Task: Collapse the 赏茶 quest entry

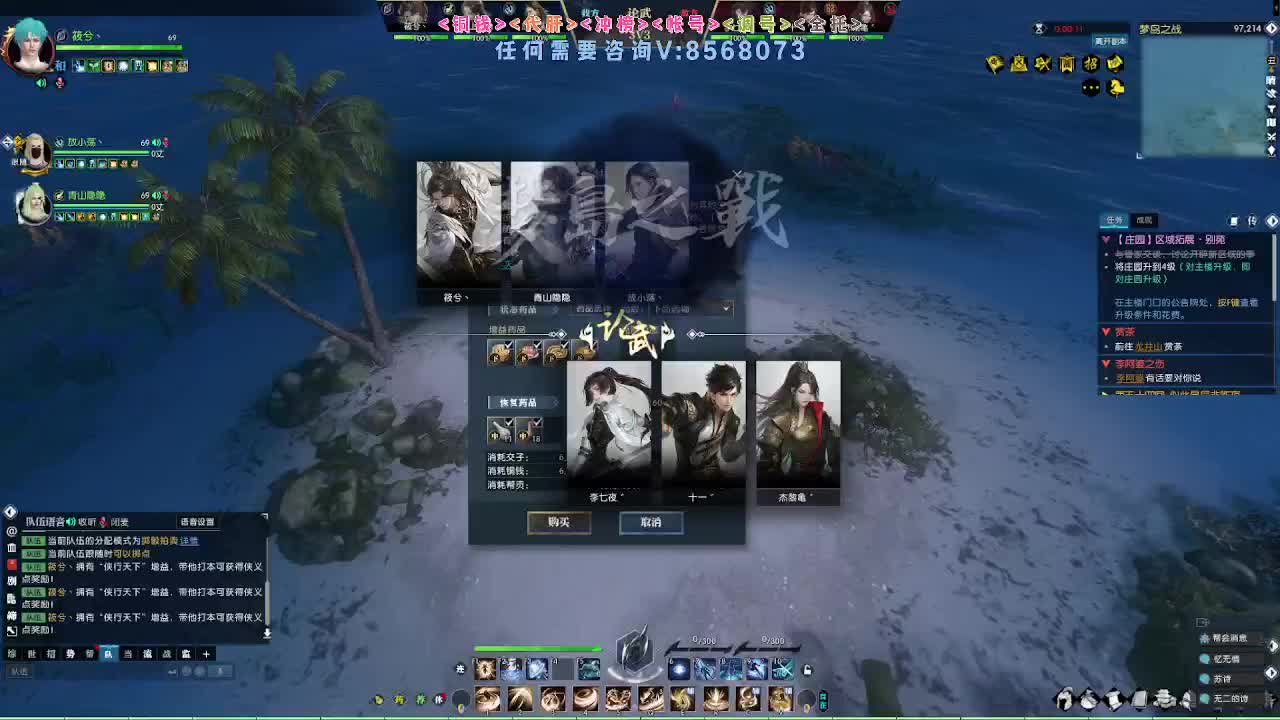Action: pyautogui.click(x=1106, y=330)
